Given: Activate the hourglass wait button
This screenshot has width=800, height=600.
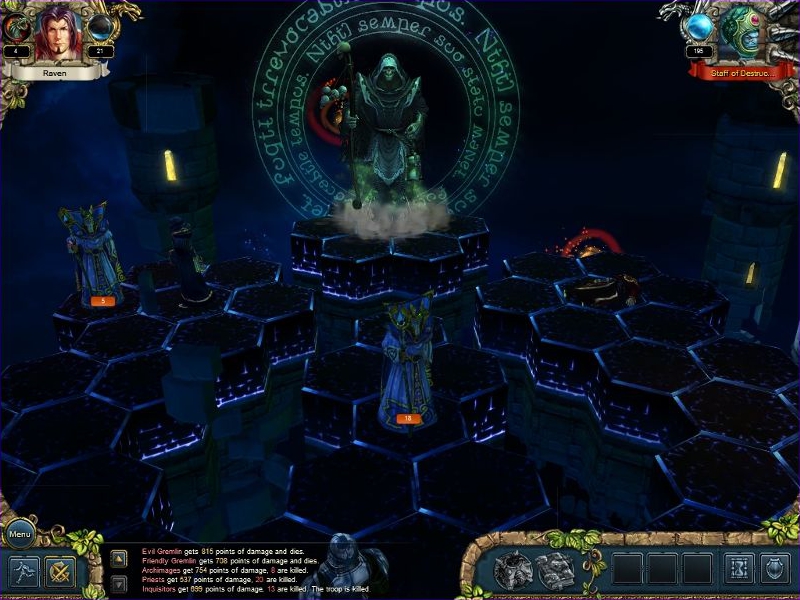Looking at the screenshot, I should (x=738, y=569).
